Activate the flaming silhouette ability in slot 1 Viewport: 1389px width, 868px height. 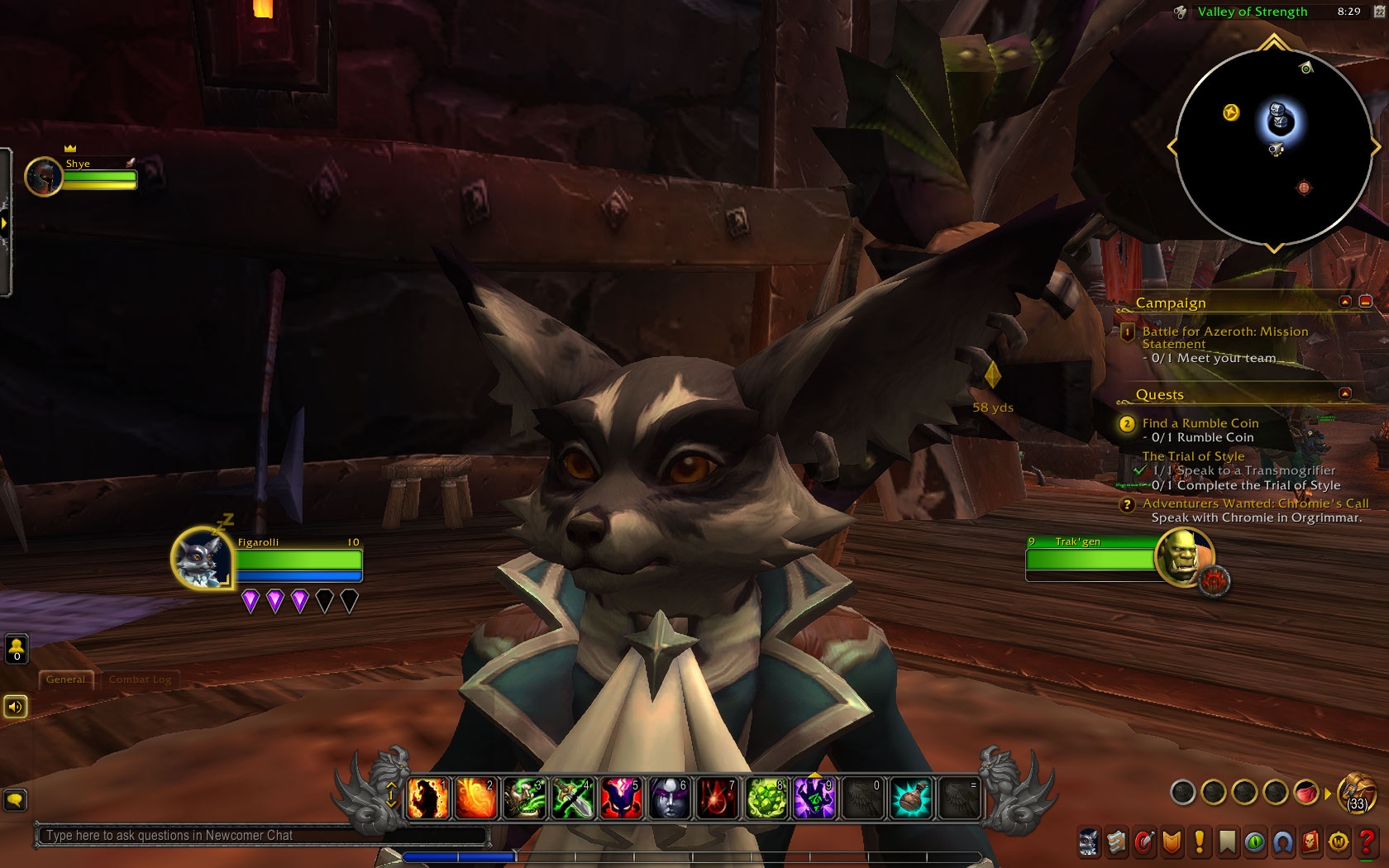[428, 799]
